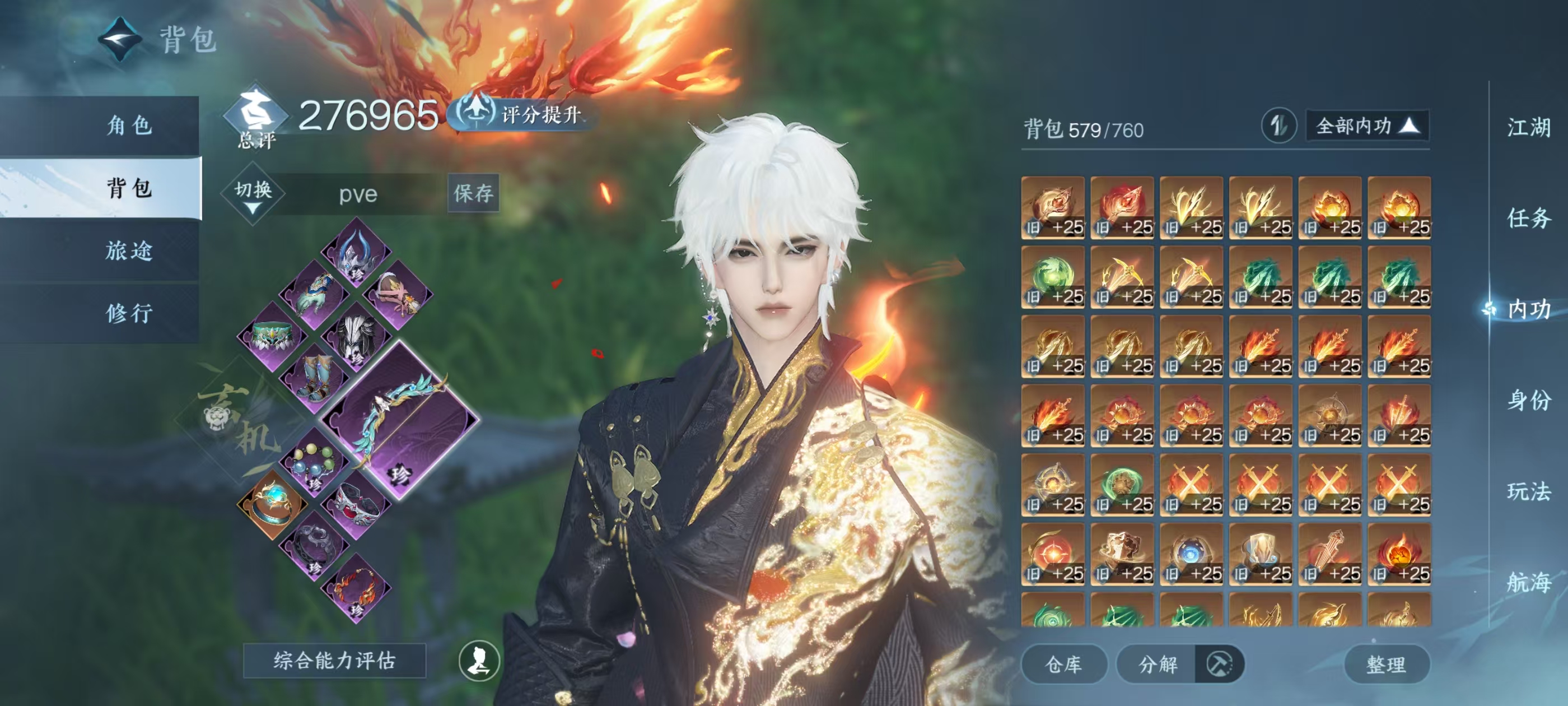Select the orange ring equipment slot
This screenshot has height=706, width=1568.
[272, 504]
